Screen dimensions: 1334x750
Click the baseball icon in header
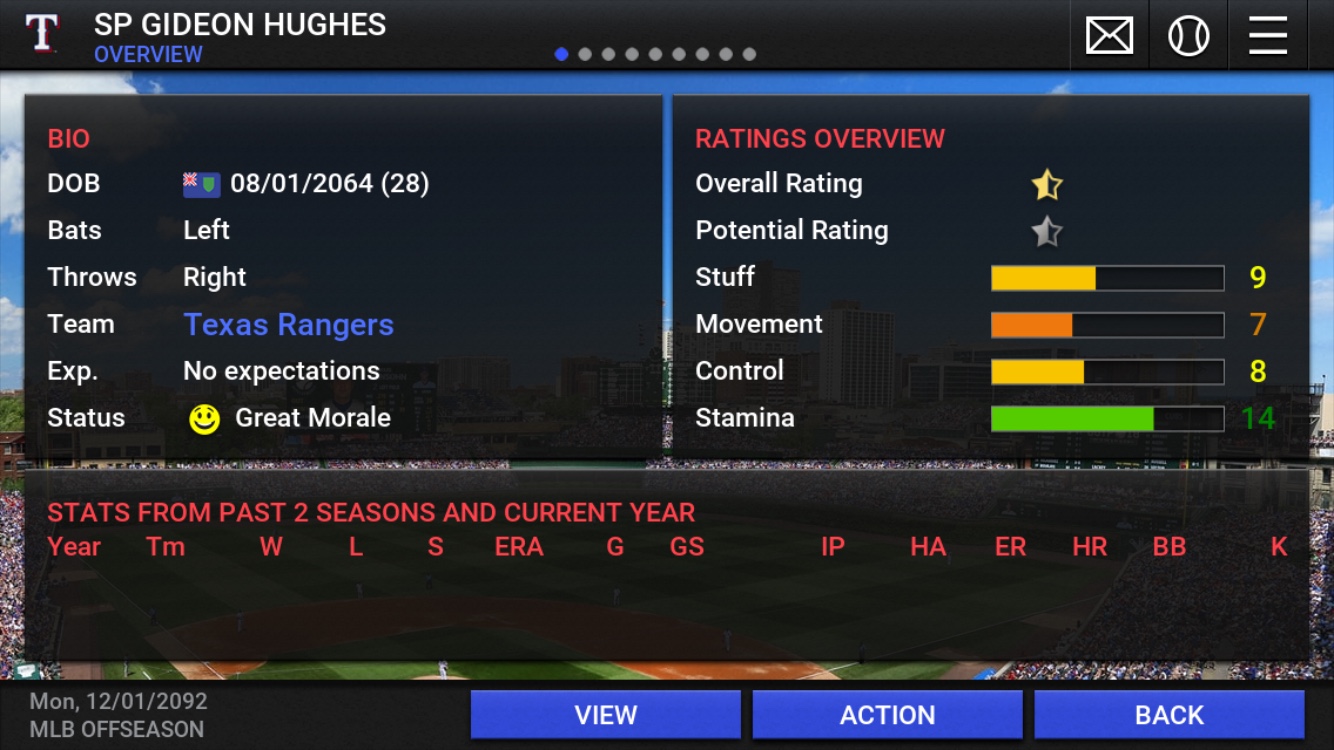click(1188, 37)
